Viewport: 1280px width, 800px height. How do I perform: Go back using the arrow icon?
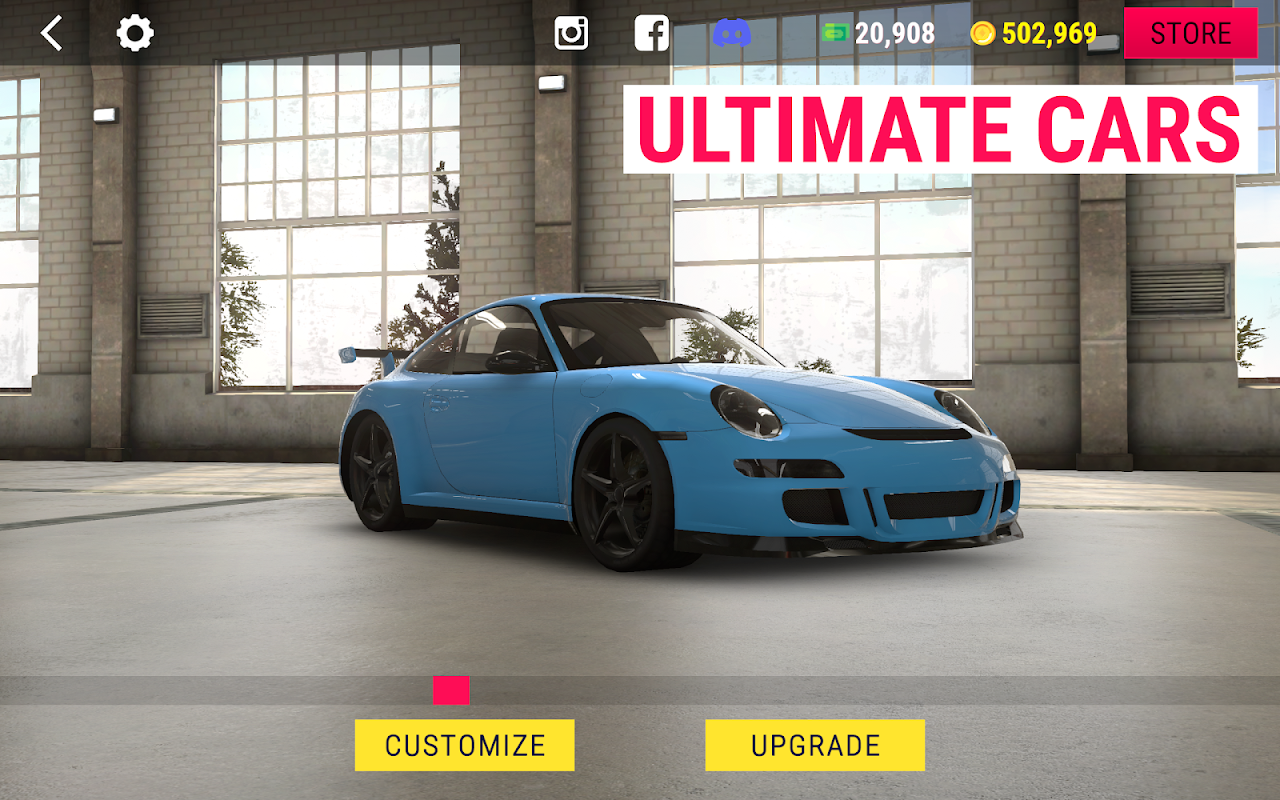51,34
